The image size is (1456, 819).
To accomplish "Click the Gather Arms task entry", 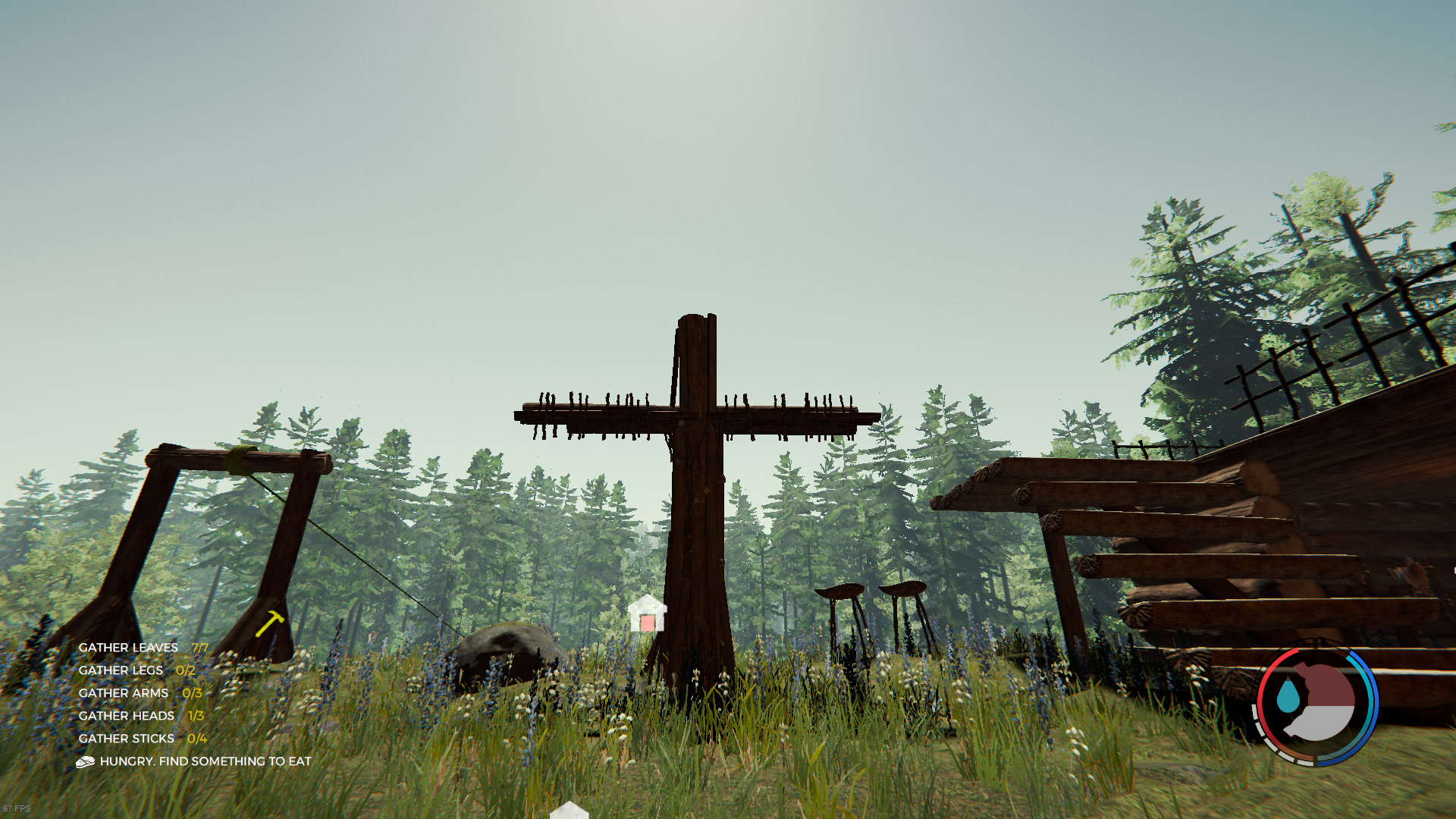I will point(140,693).
